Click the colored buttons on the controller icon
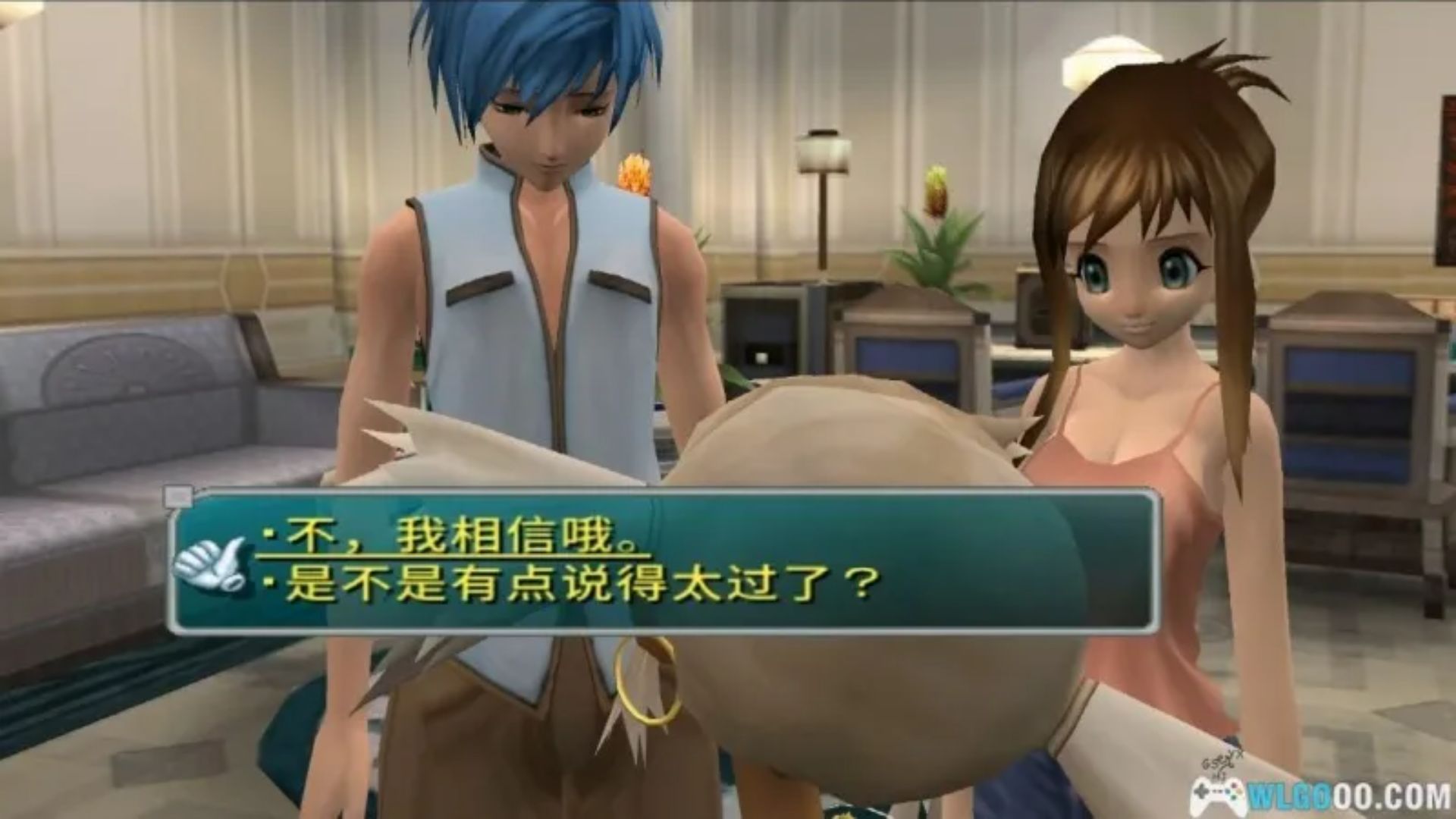The width and height of the screenshot is (1456, 819). pos(1235,791)
